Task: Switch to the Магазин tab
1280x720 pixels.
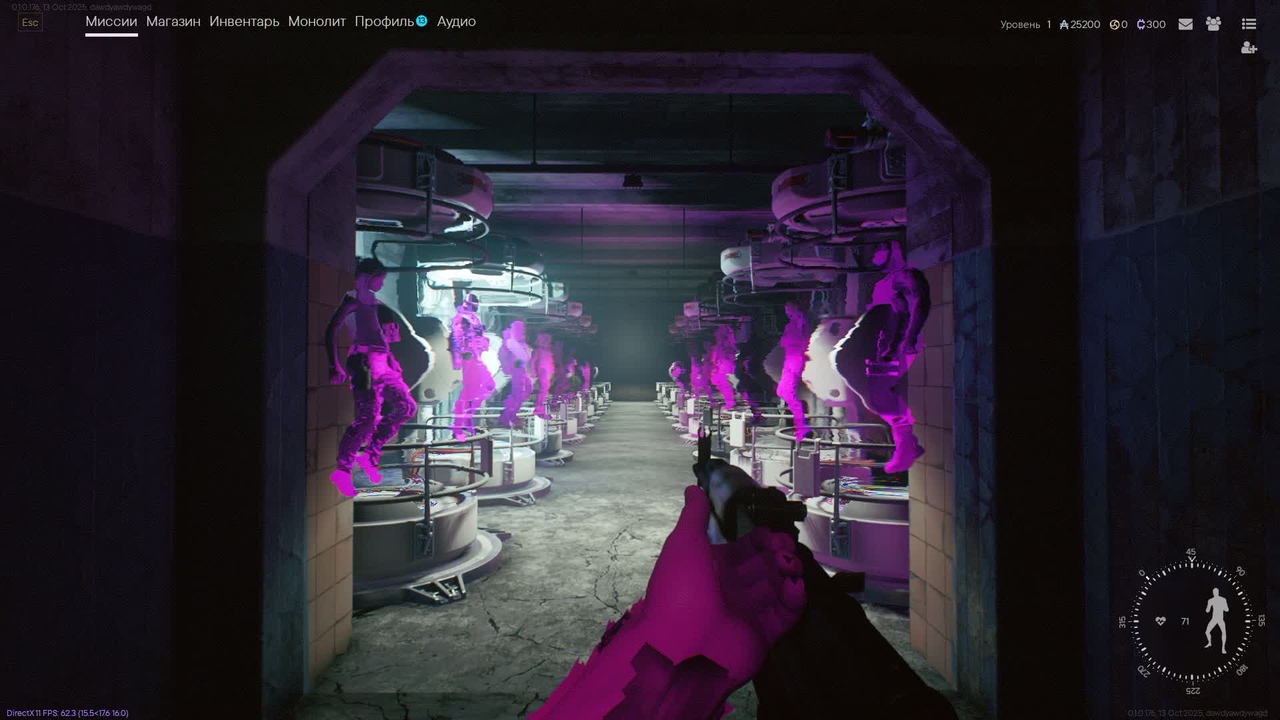Action: tap(173, 21)
